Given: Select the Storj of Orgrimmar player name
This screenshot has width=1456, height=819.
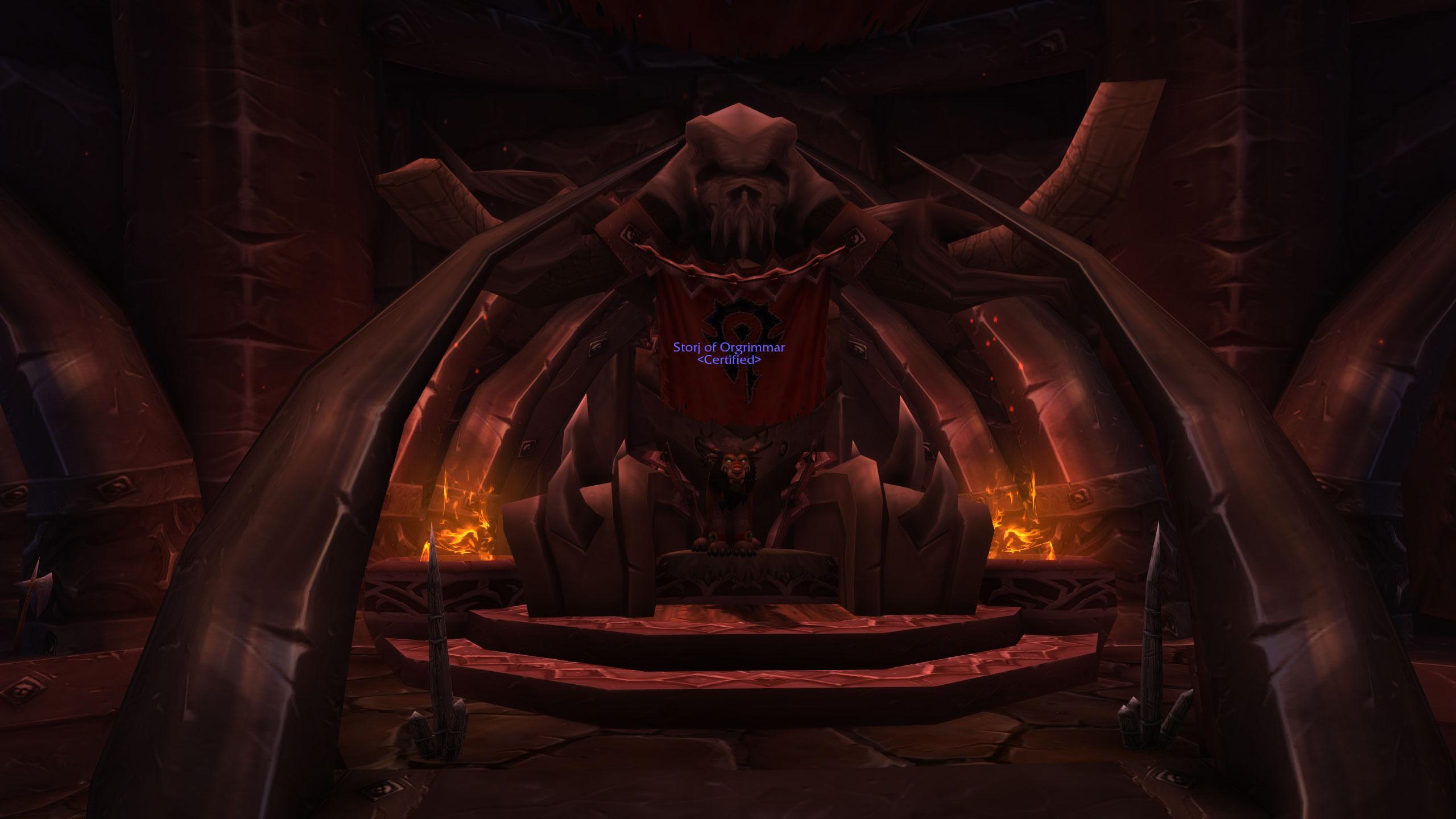Looking at the screenshot, I should coord(729,348).
